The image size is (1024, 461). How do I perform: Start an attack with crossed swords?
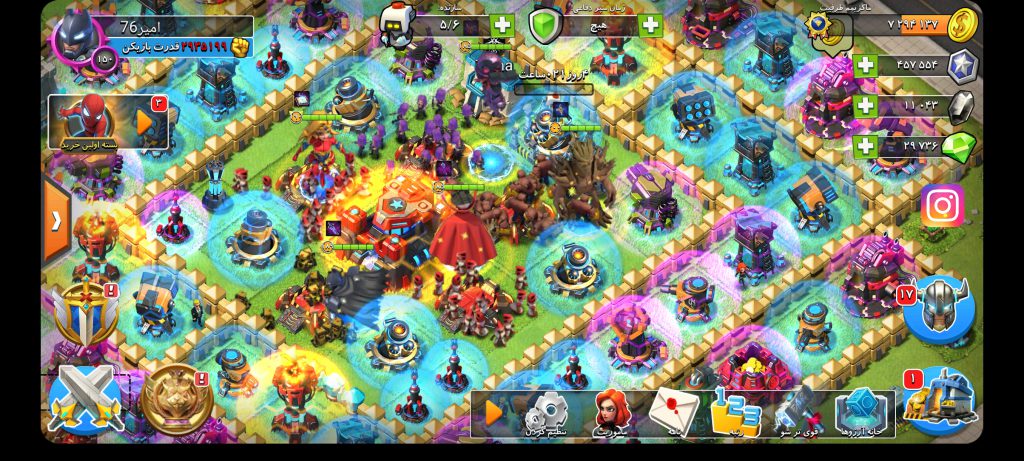[x=86, y=400]
